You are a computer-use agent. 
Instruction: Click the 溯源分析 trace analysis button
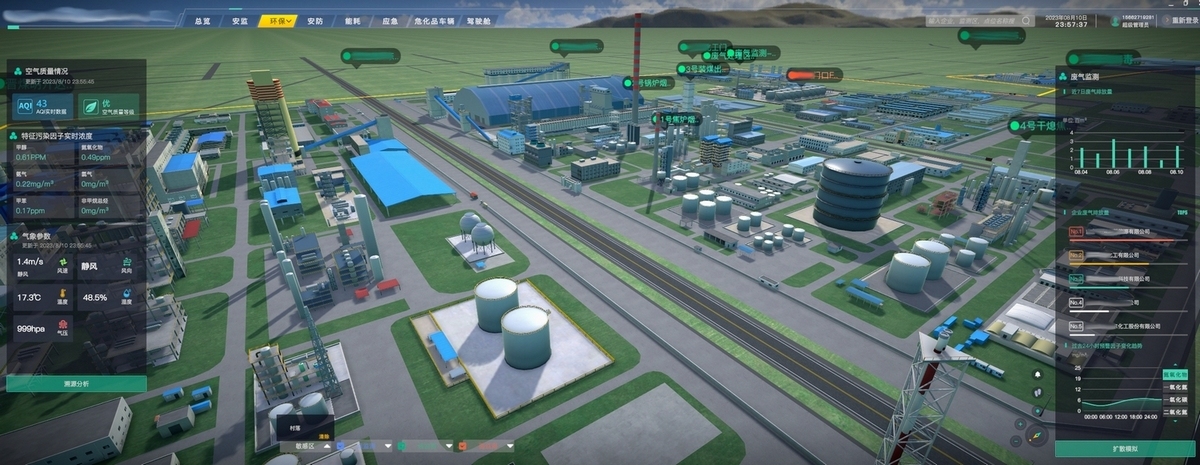[x=76, y=383]
